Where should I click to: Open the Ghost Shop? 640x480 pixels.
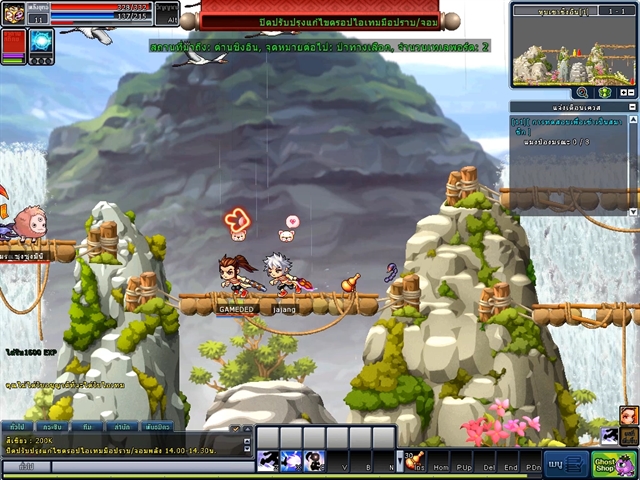point(614,463)
